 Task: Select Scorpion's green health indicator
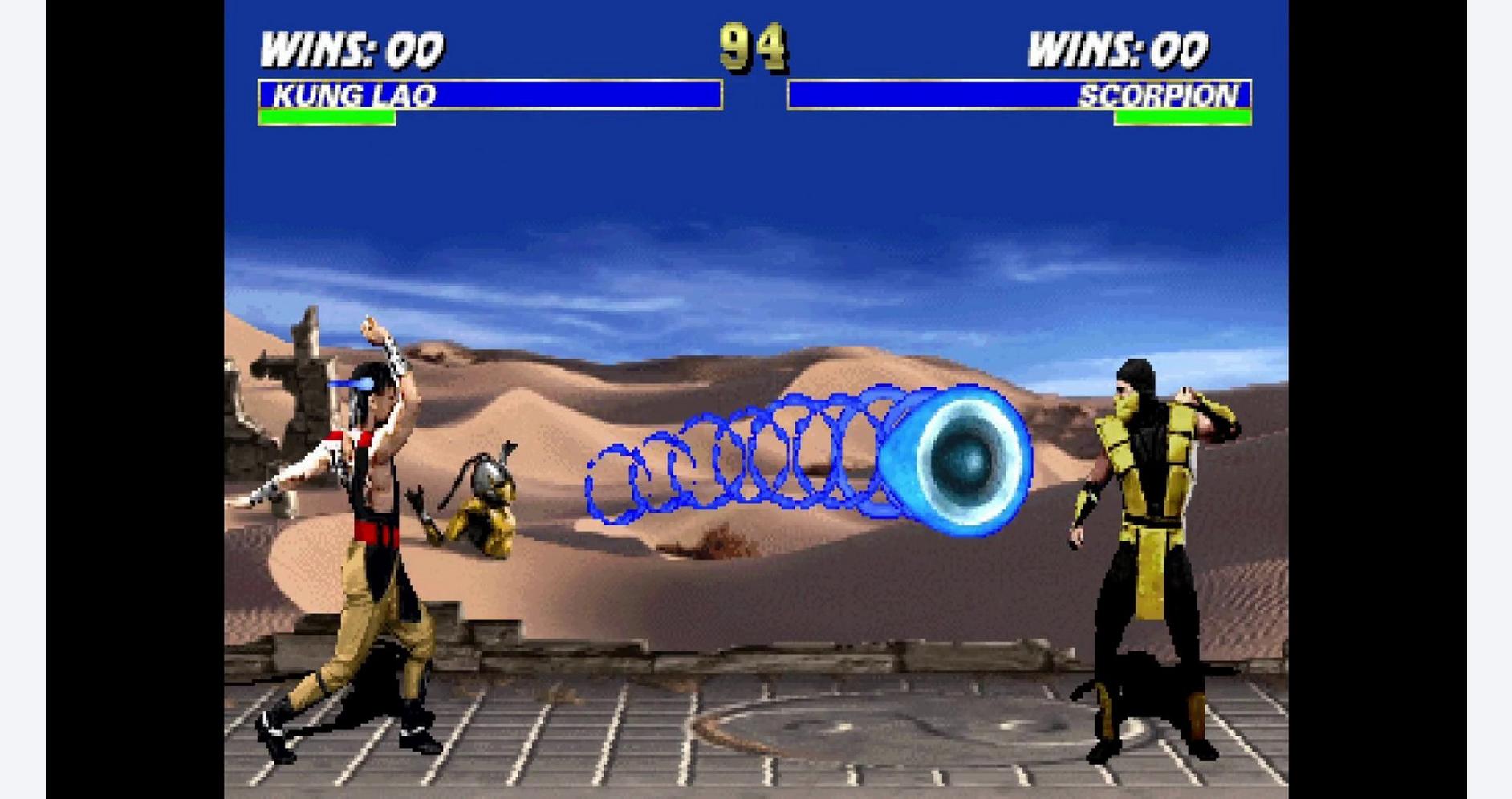pos(1184,117)
